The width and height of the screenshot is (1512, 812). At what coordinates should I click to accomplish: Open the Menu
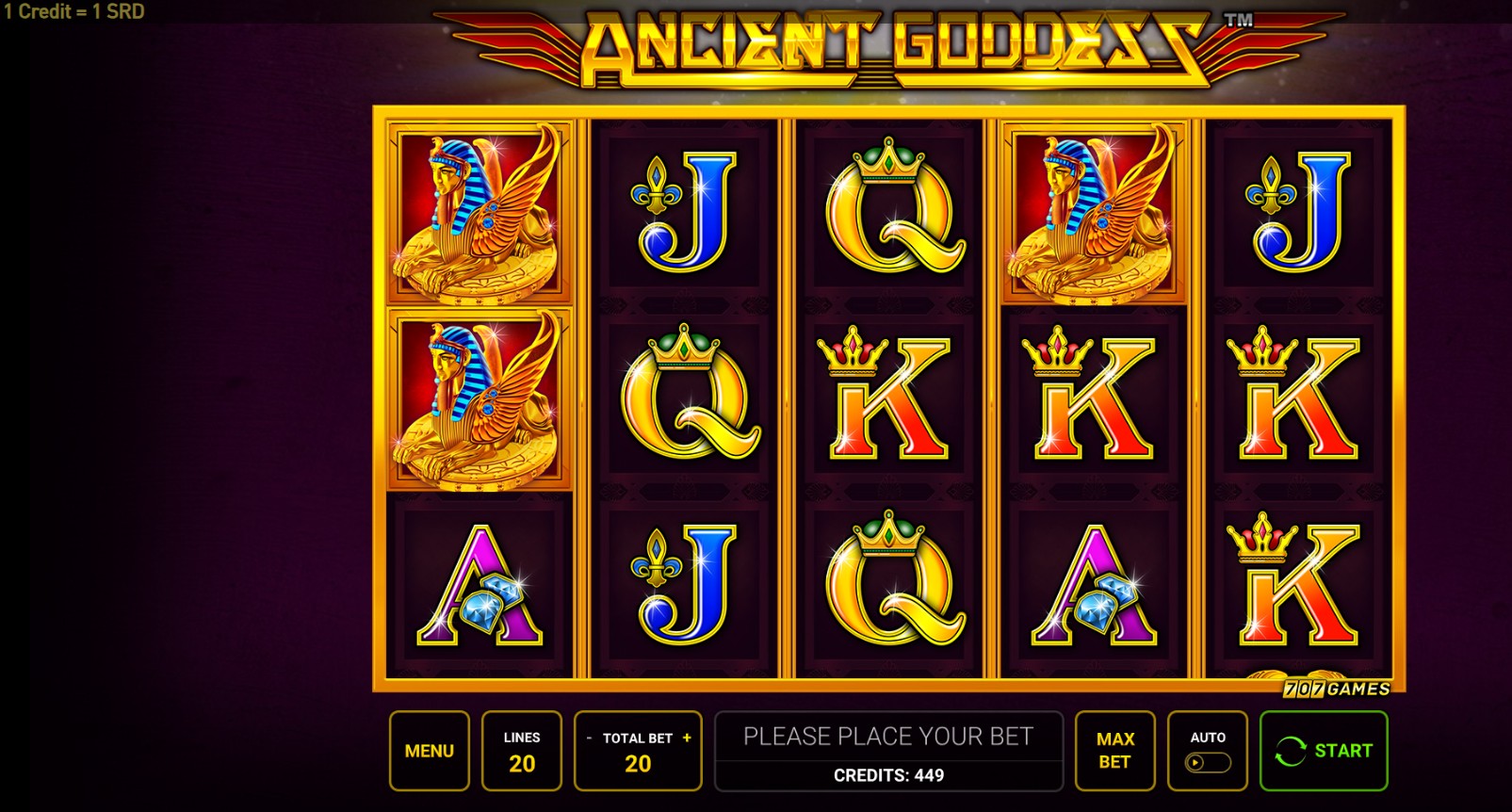click(429, 750)
